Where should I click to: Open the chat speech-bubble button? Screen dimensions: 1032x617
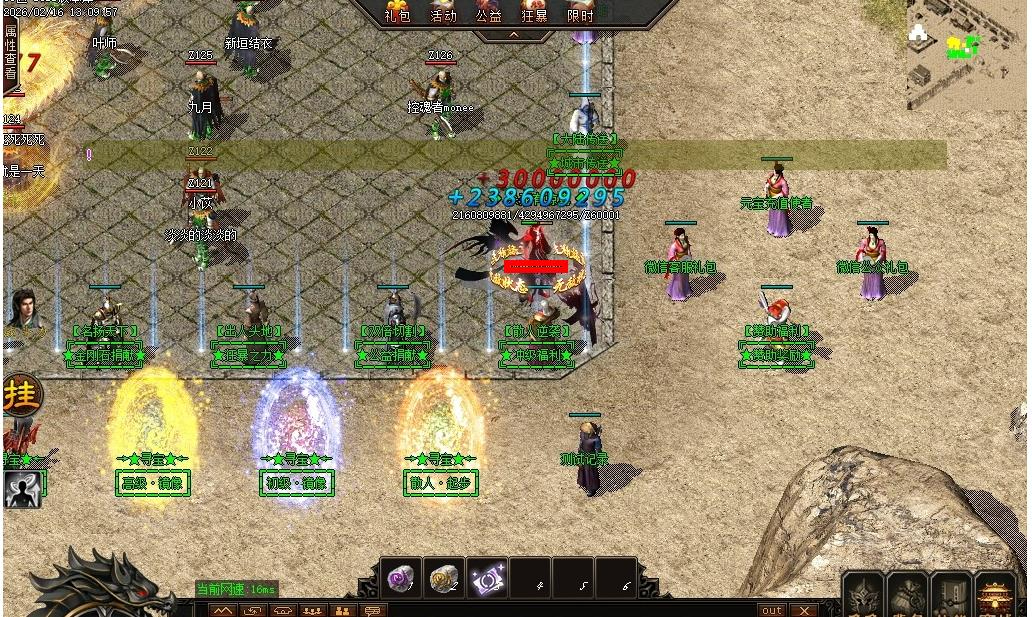coord(372,610)
